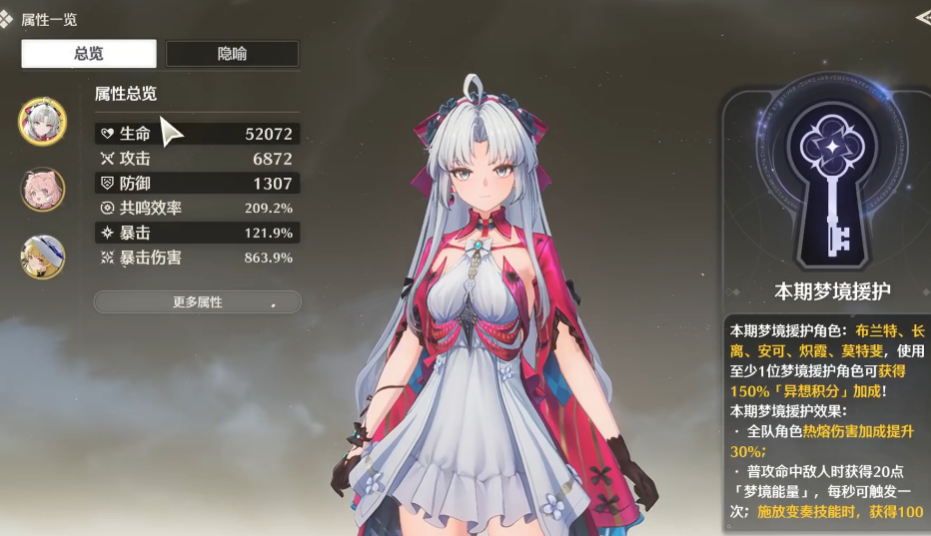The width and height of the screenshot is (931, 536).
Task: Select the 生命 attribute row
Action: [196, 133]
